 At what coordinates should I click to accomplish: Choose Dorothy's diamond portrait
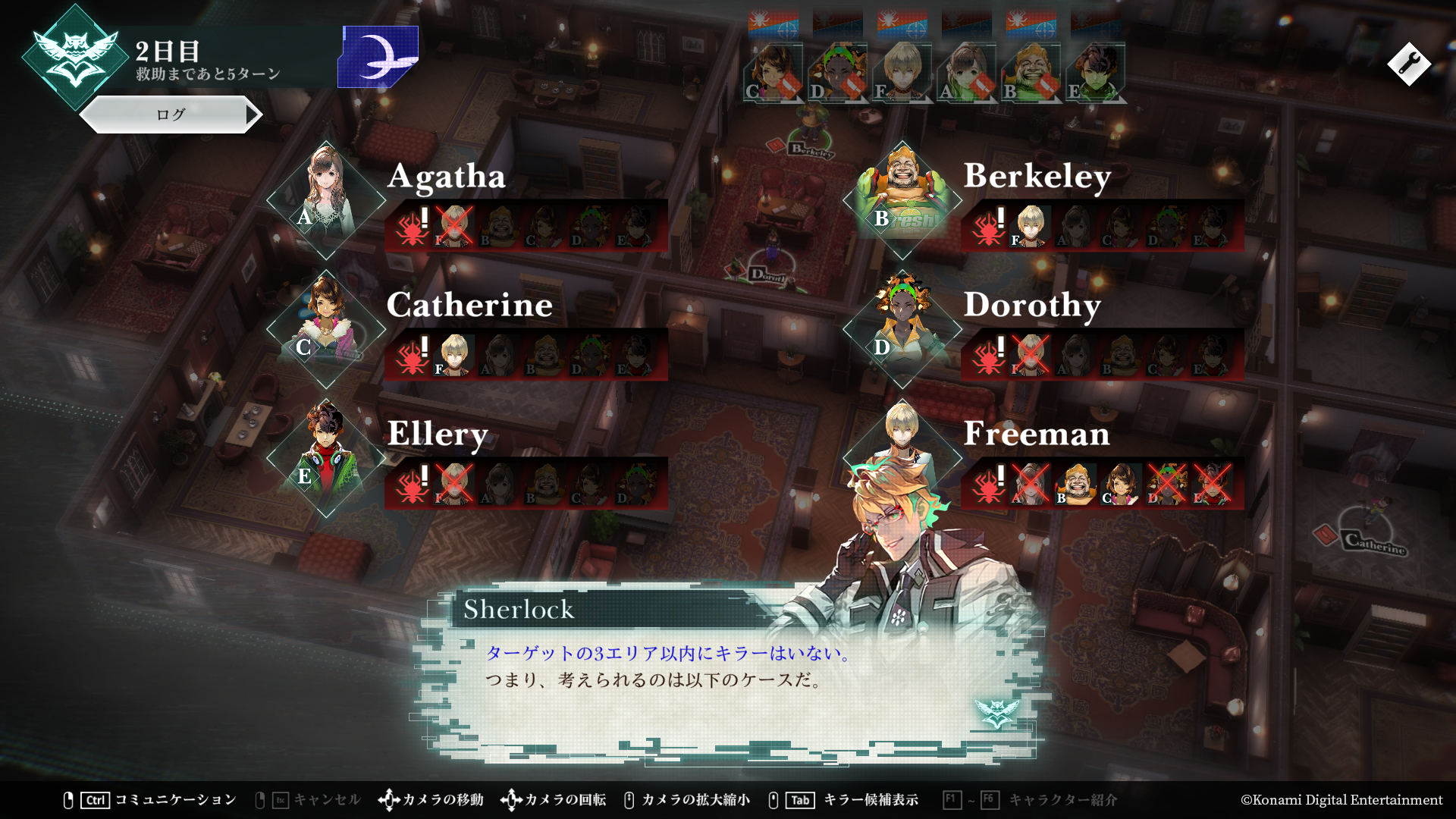click(902, 329)
